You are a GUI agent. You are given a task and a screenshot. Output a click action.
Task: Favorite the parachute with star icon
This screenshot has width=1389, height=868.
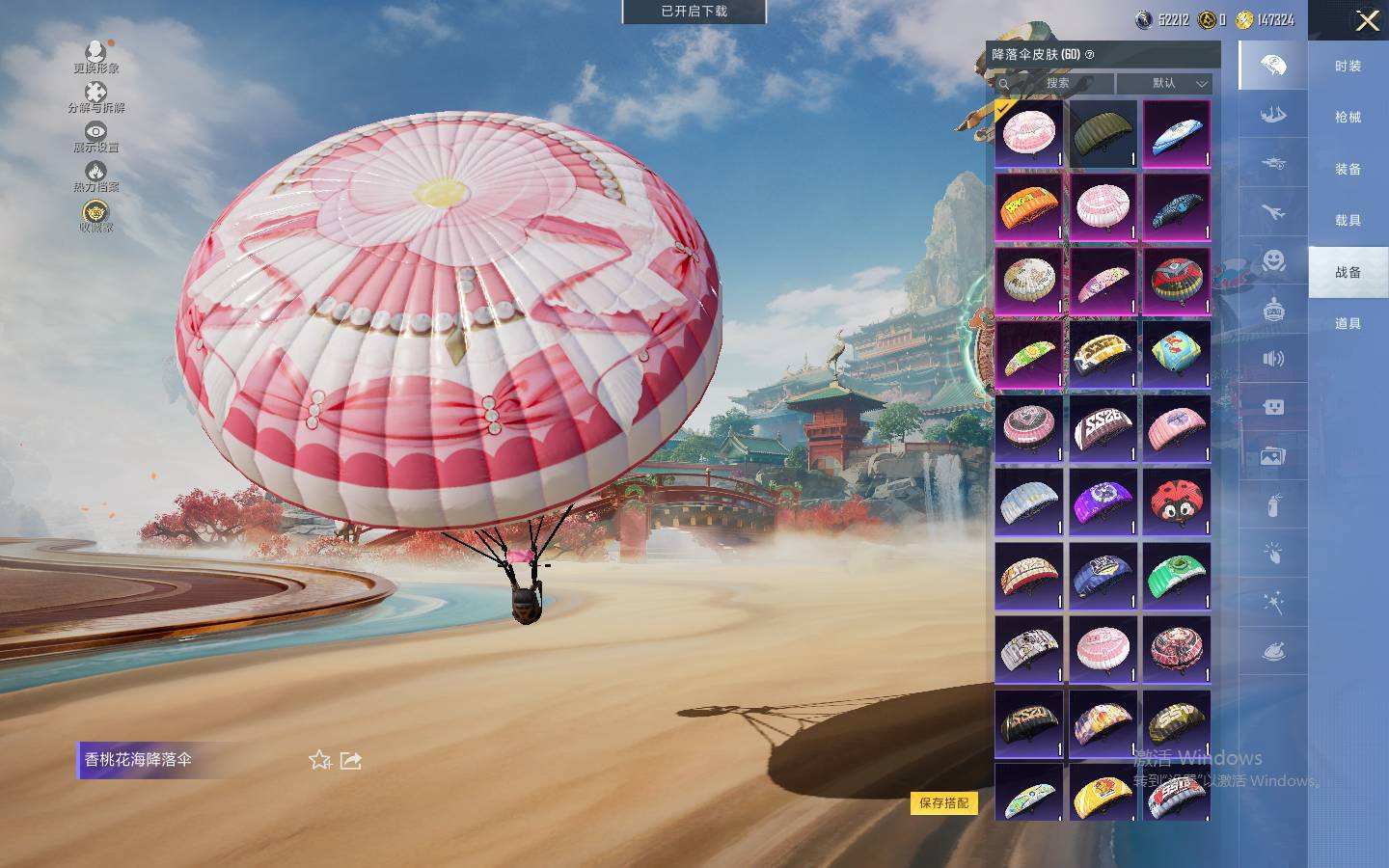(x=319, y=760)
